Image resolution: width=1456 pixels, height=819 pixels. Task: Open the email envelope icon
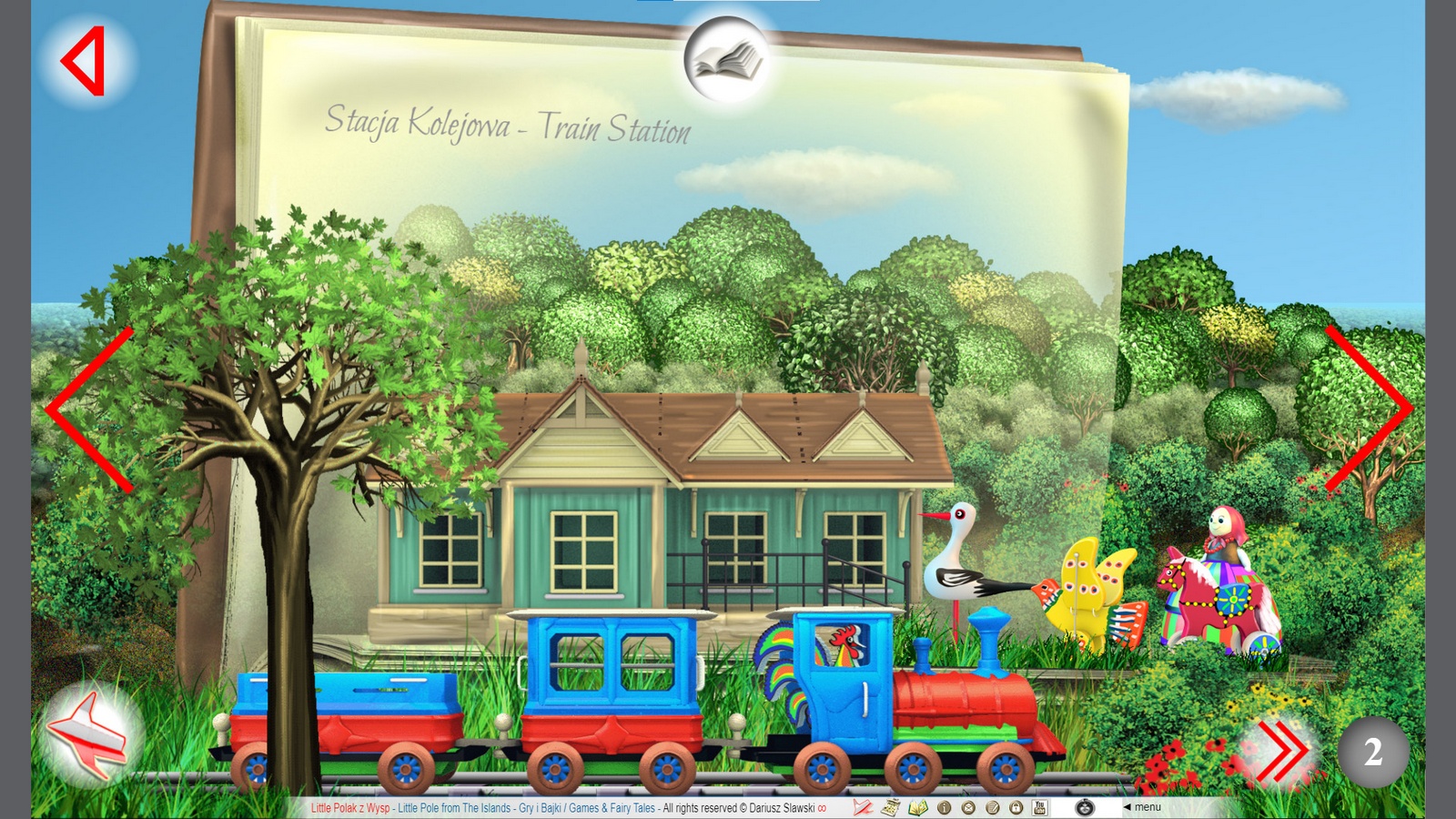[x=967, y=807]
